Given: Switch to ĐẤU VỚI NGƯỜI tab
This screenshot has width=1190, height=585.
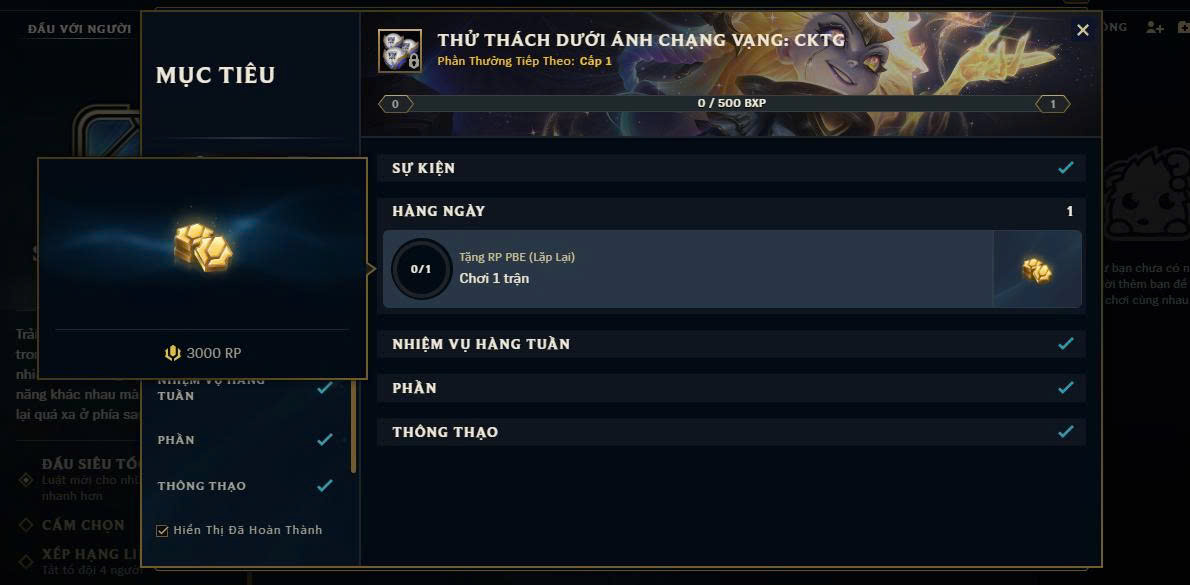Looking at the screenshot, I should [x=80, y=29].
